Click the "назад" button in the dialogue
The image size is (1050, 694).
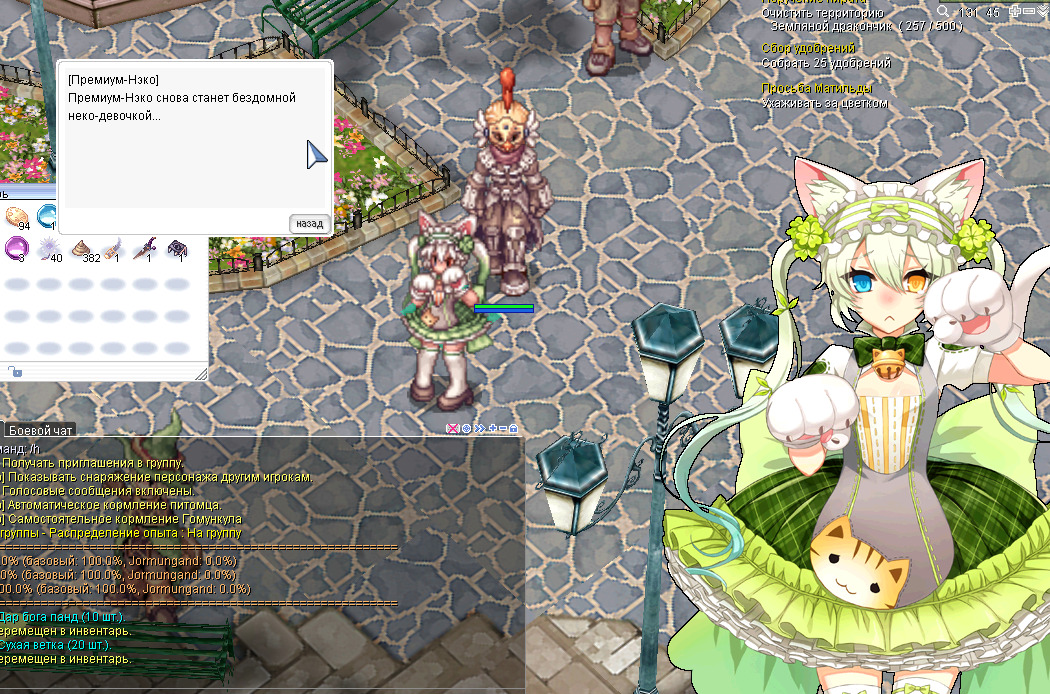click(310, 223)
